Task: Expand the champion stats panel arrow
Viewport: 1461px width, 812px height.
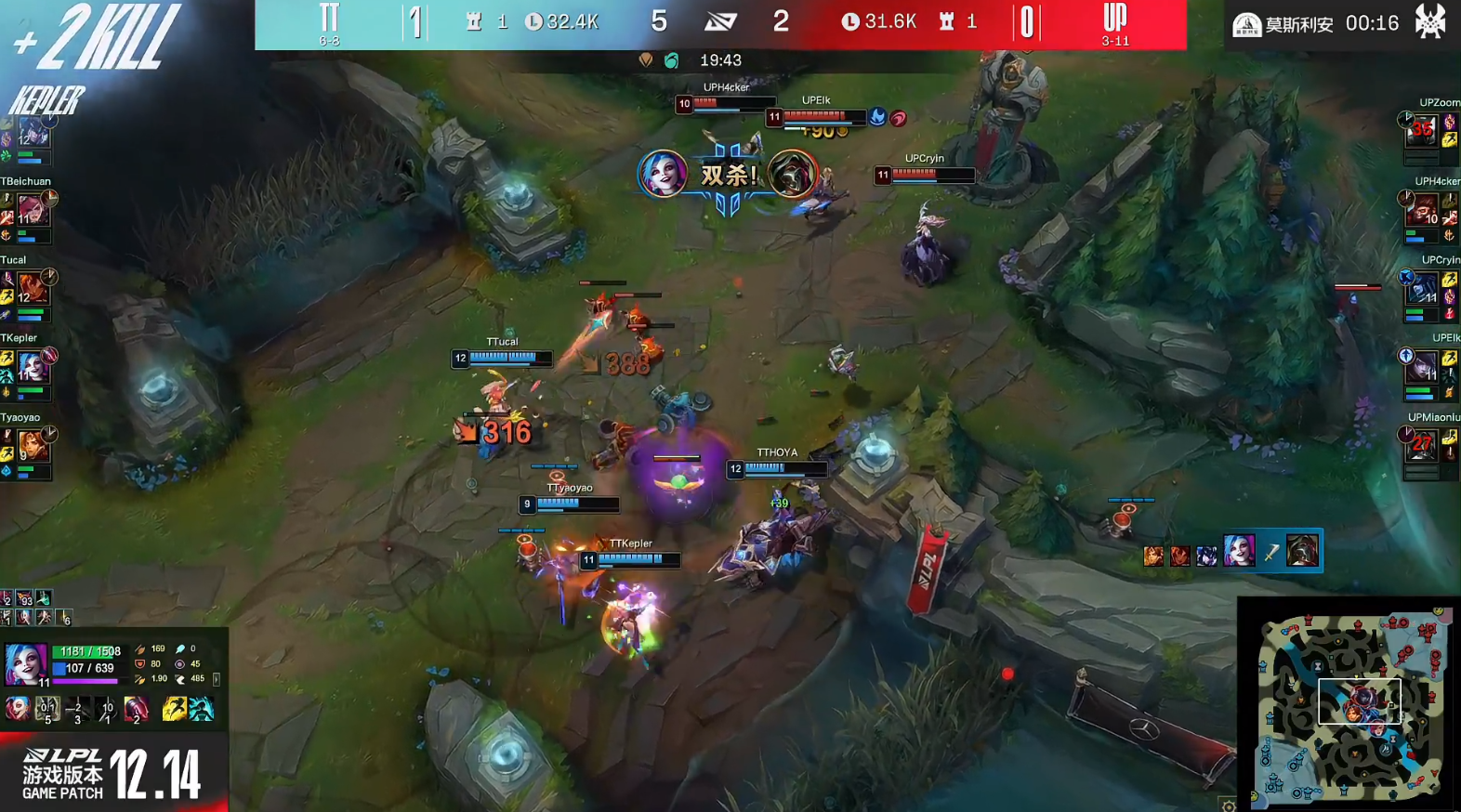Action: (x=217, y=681)
